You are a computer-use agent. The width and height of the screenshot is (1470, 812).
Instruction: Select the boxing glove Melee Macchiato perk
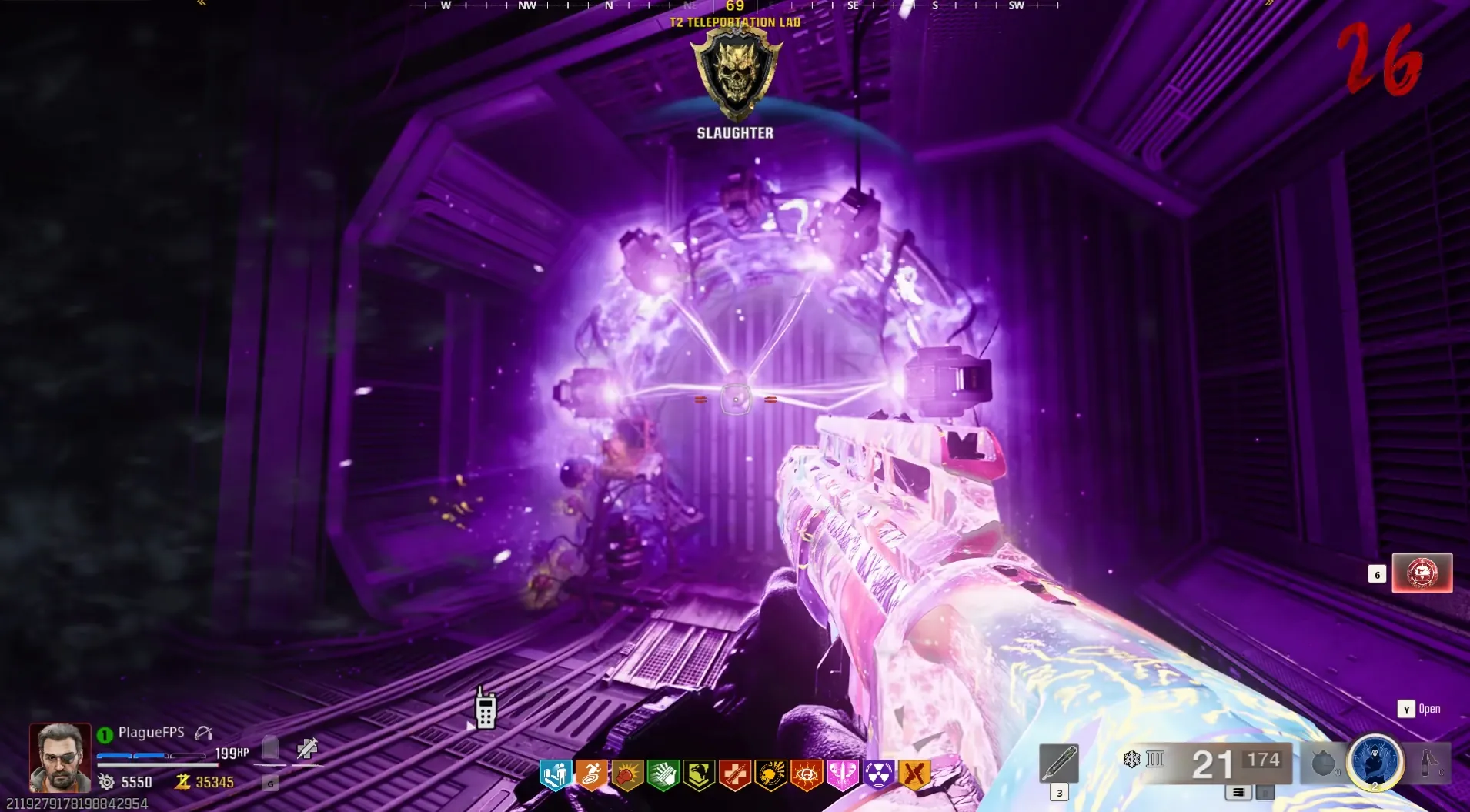[627, 774]
